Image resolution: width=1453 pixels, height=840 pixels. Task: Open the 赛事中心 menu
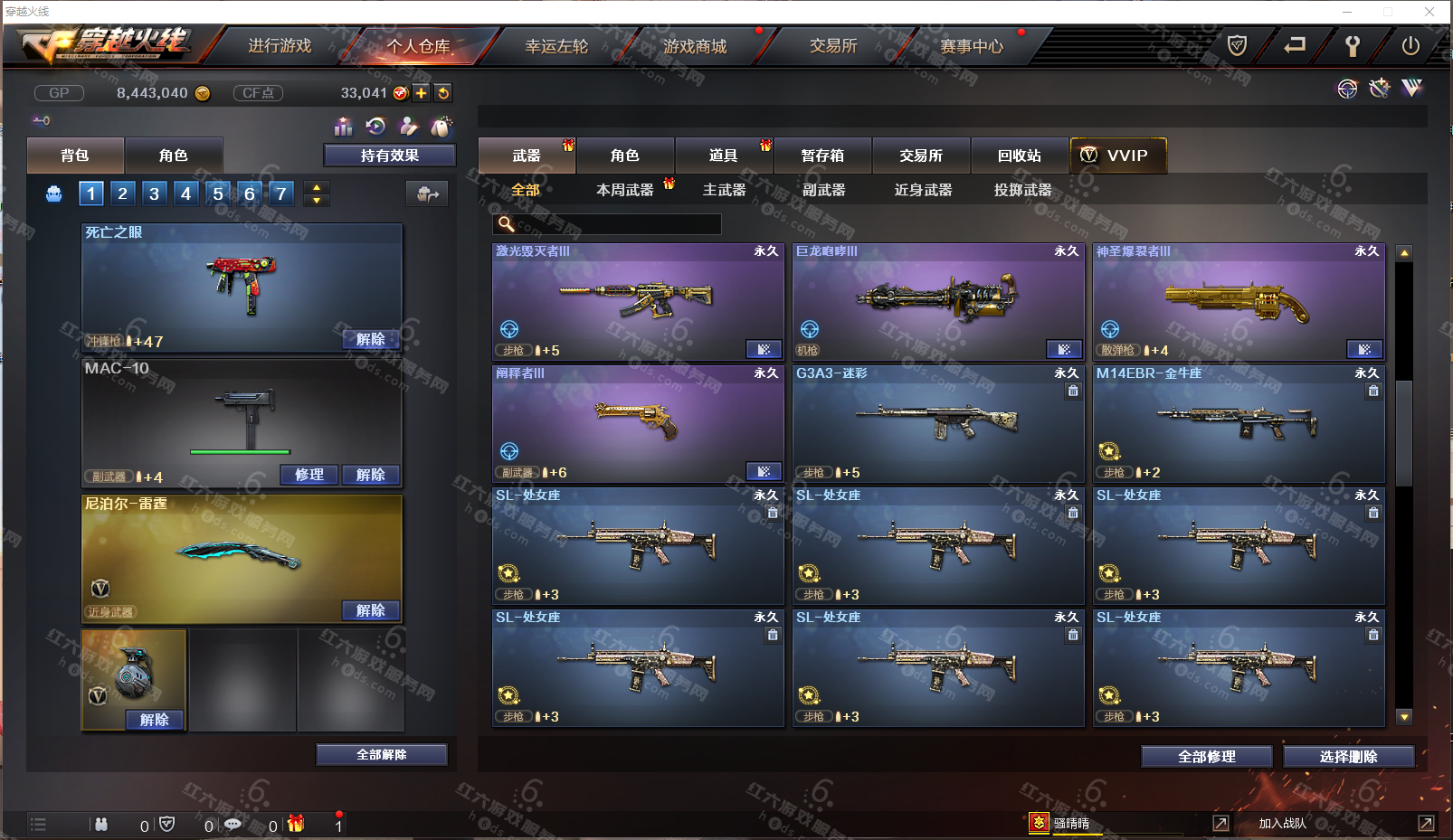coord(972,46)
